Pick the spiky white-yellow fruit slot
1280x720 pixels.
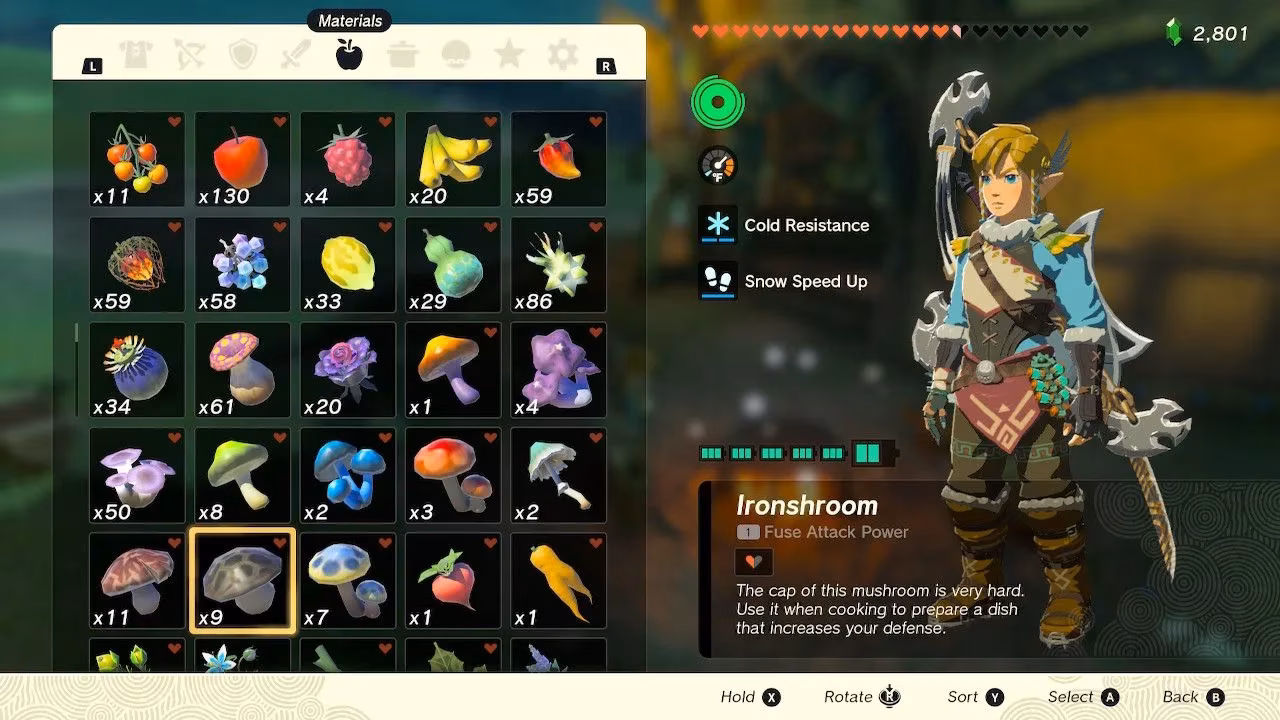point(558,265)
